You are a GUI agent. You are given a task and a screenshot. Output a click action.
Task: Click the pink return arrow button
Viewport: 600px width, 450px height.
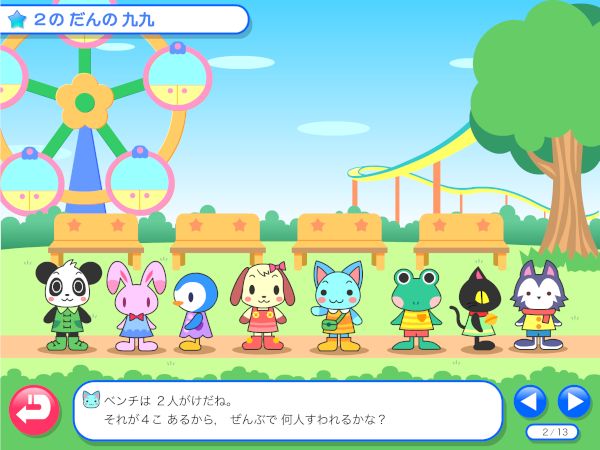34,410
